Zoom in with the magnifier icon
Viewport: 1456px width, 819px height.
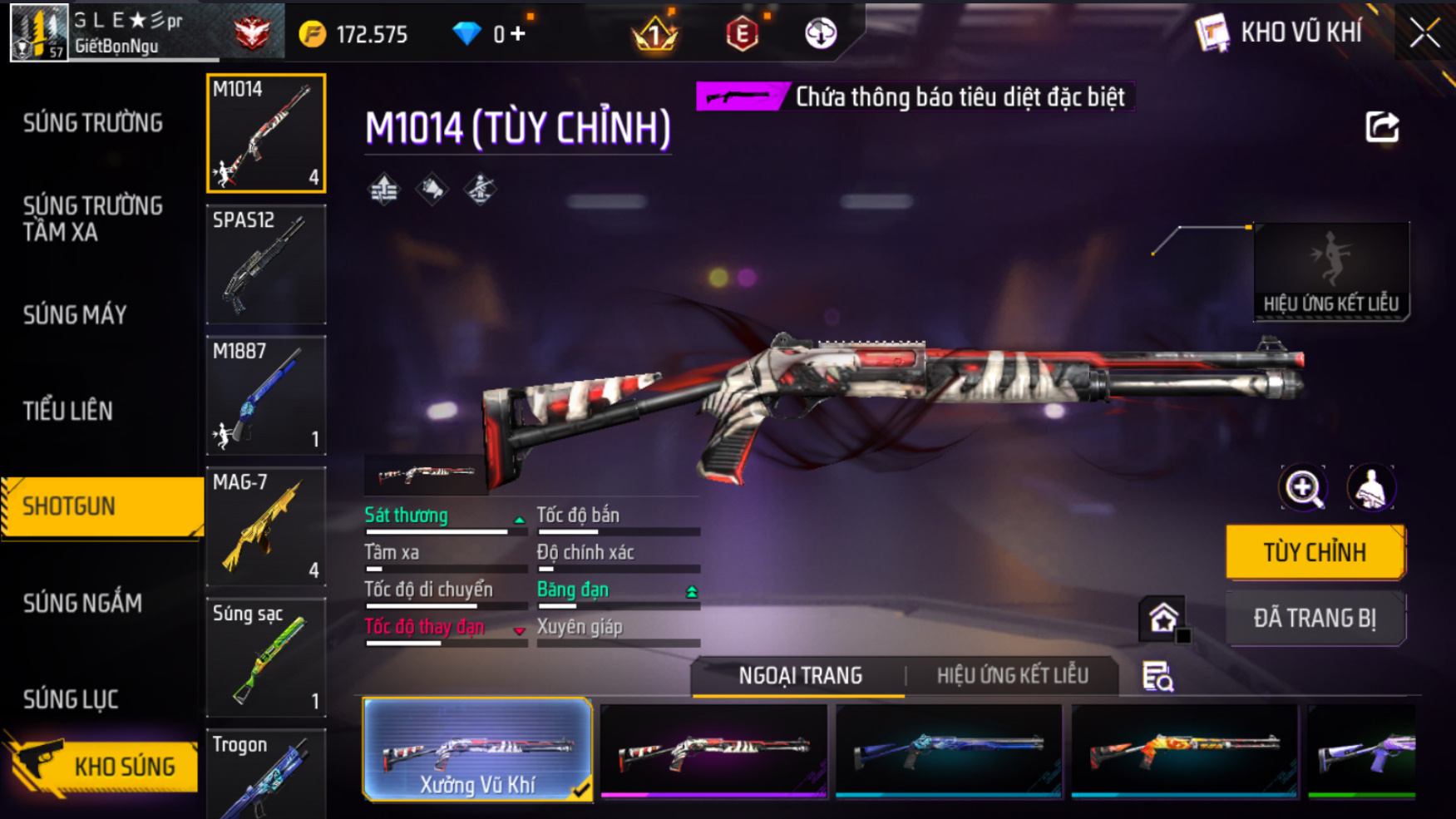point(1303,488)
